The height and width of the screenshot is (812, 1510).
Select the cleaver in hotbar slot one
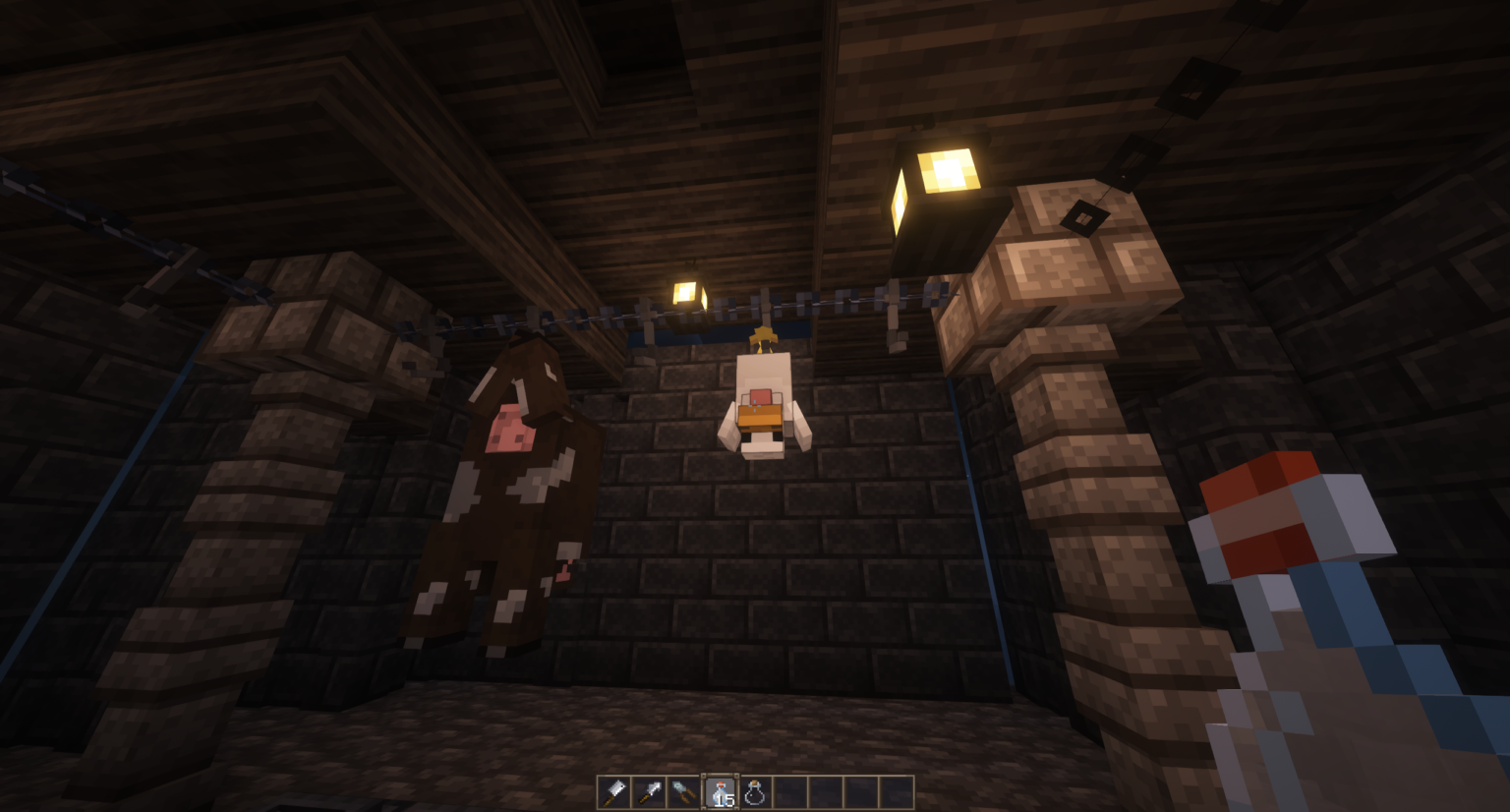coord(611,790)
